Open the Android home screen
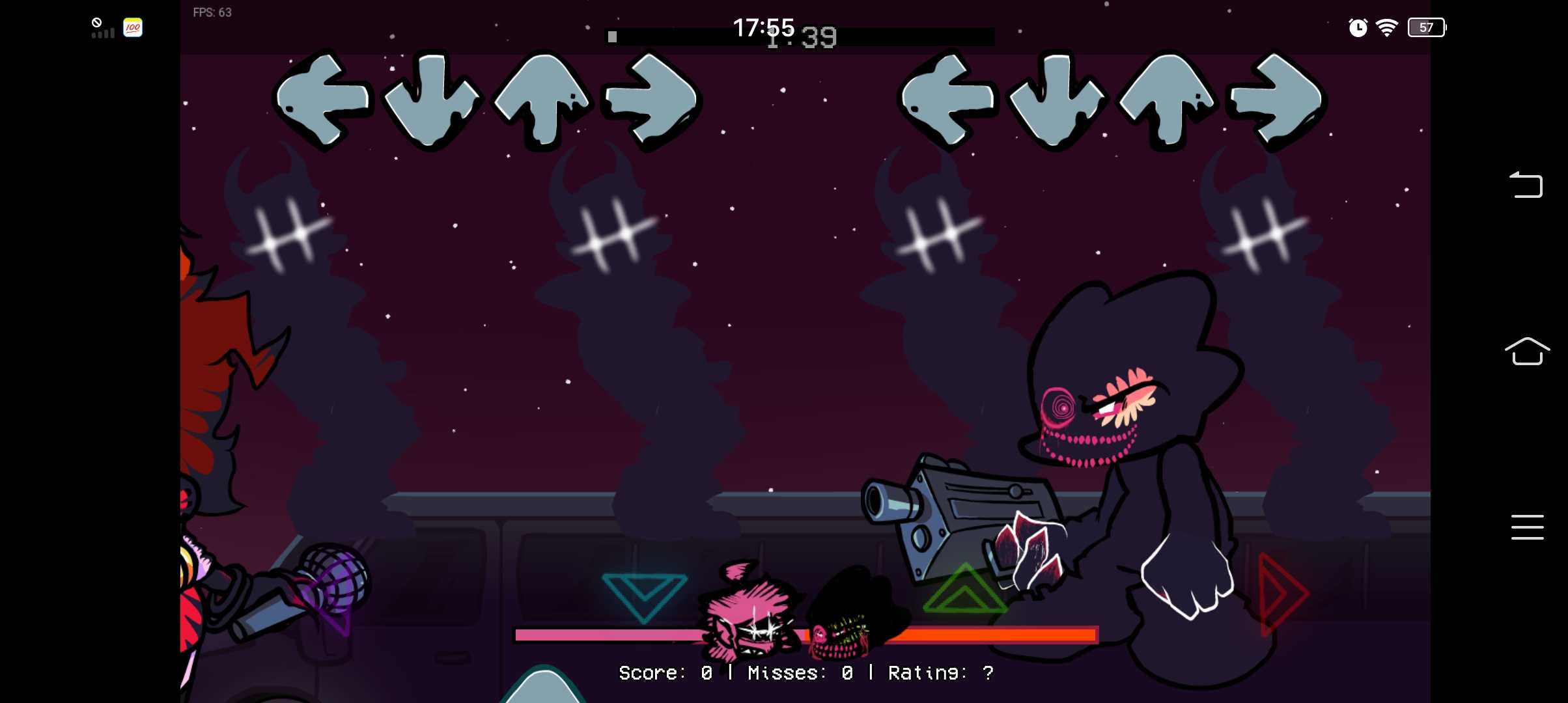This screenshot has height=703, width=1568. click(x=1526, y=351)
